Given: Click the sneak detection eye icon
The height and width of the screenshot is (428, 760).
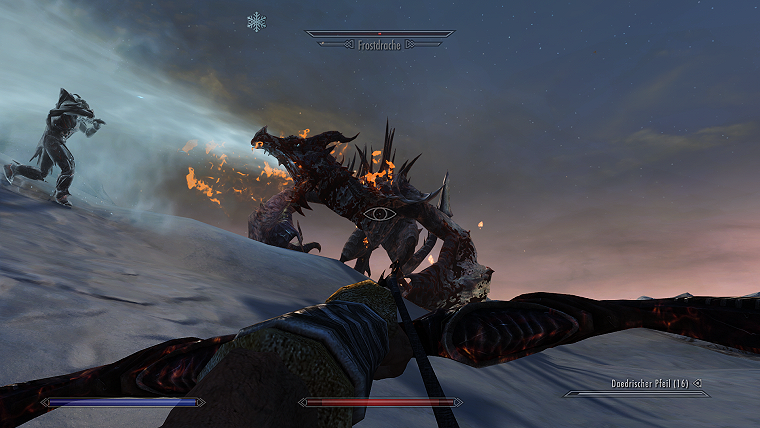Looking at the screenshot, I should click(x=380, y=213).
